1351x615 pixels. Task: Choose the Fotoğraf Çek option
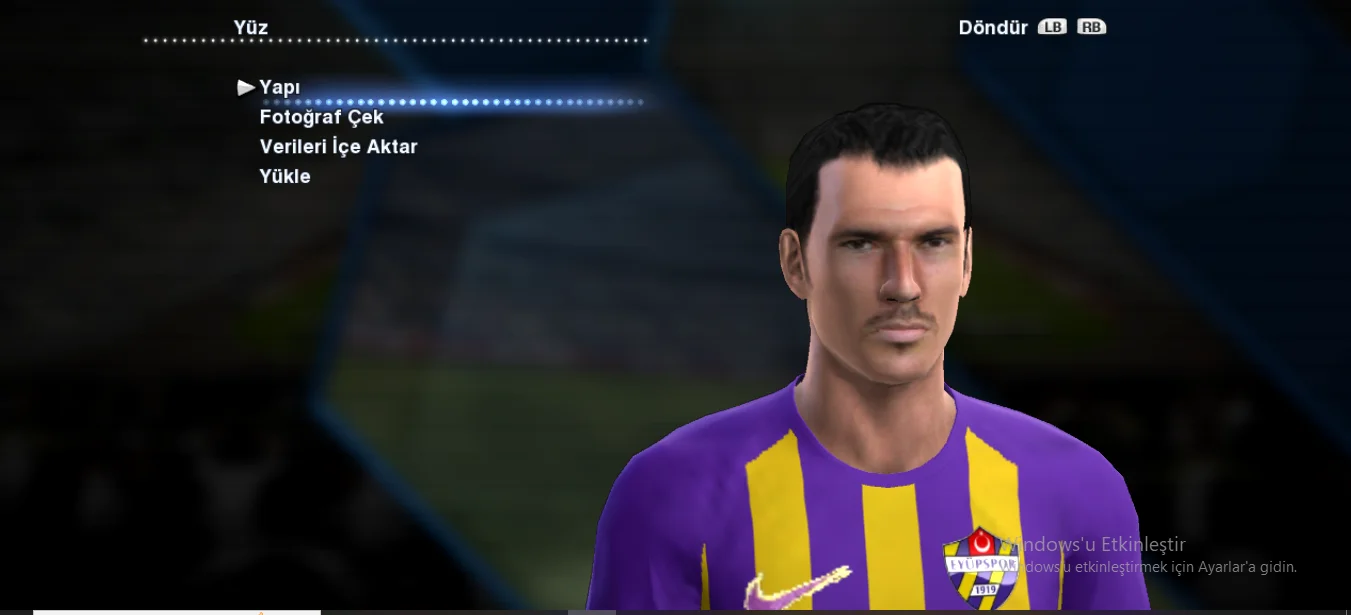(x=321, y=117)
